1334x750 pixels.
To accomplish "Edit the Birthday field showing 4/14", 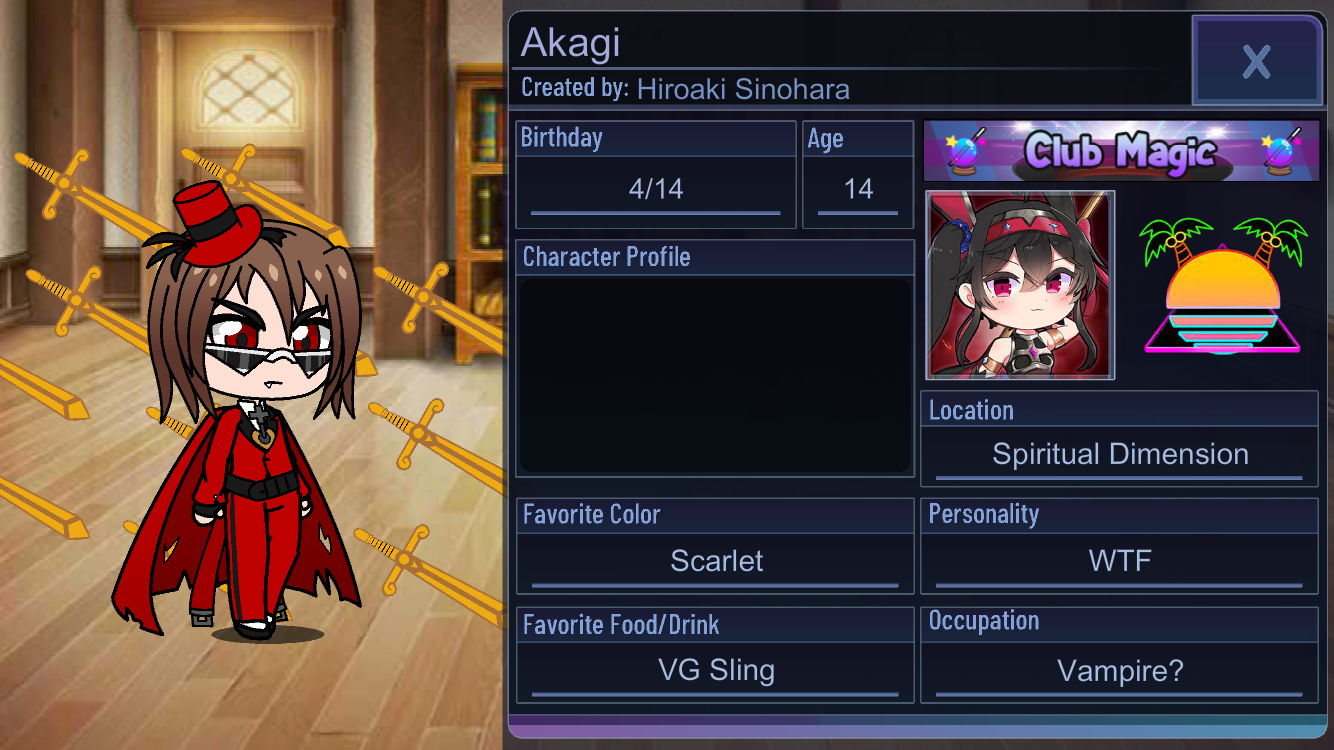I will point(655,190).
